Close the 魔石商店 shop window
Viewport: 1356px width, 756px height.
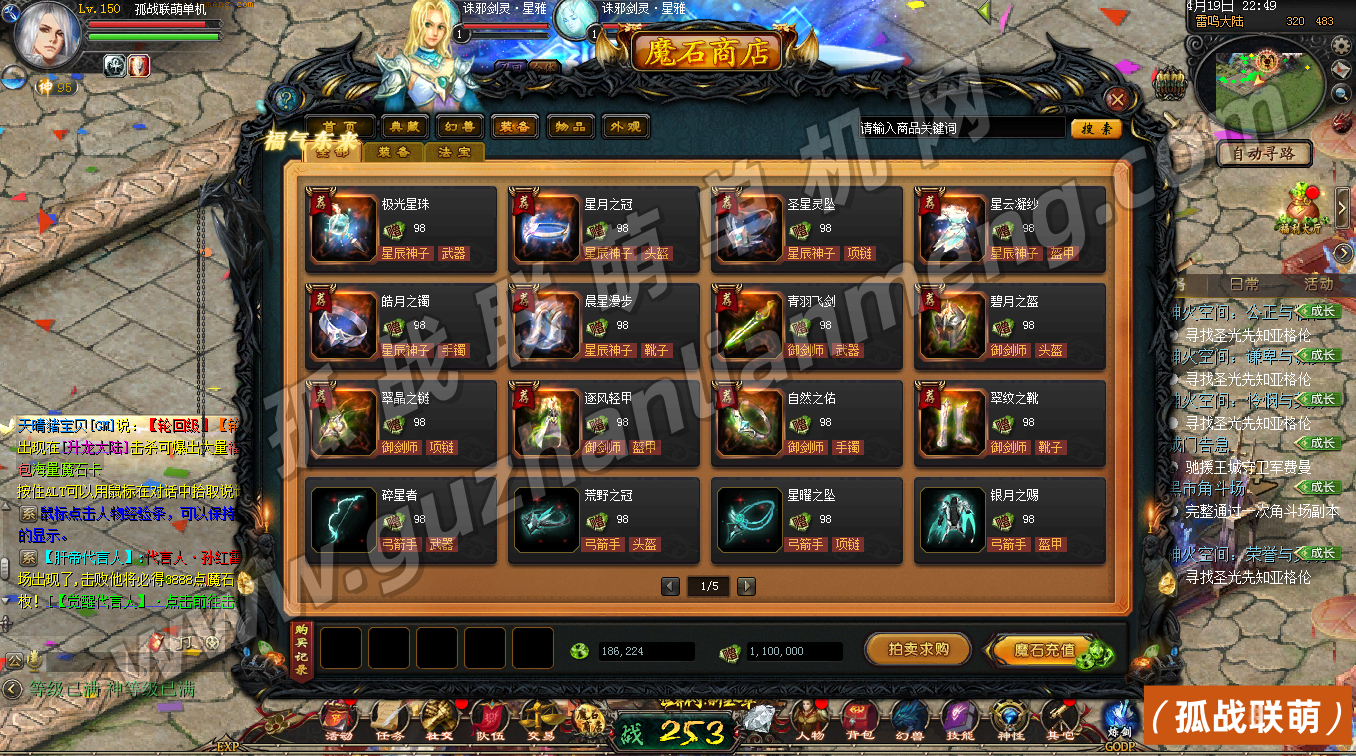click(1118, 99)
